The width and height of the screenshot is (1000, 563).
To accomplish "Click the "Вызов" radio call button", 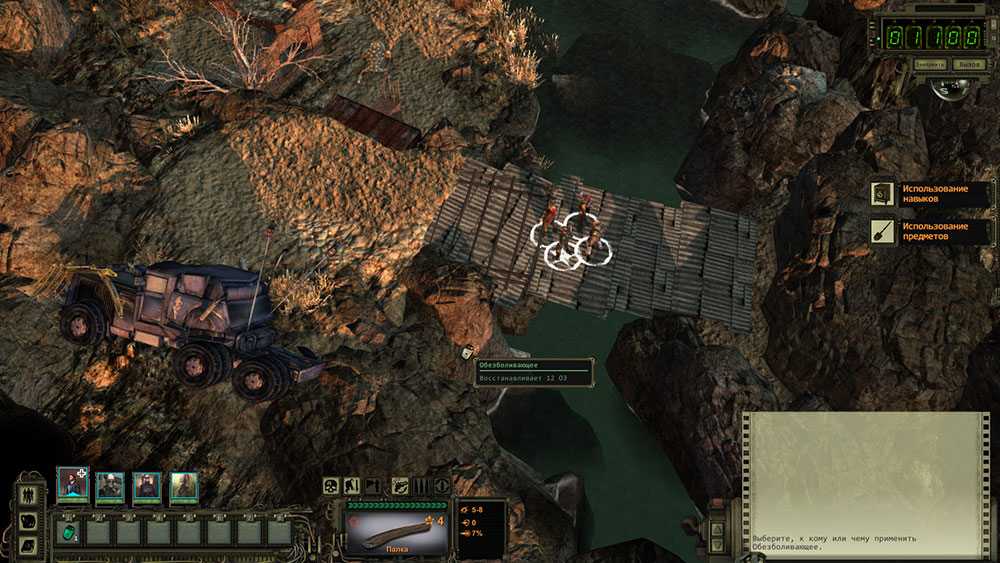I will coord(967,64).
